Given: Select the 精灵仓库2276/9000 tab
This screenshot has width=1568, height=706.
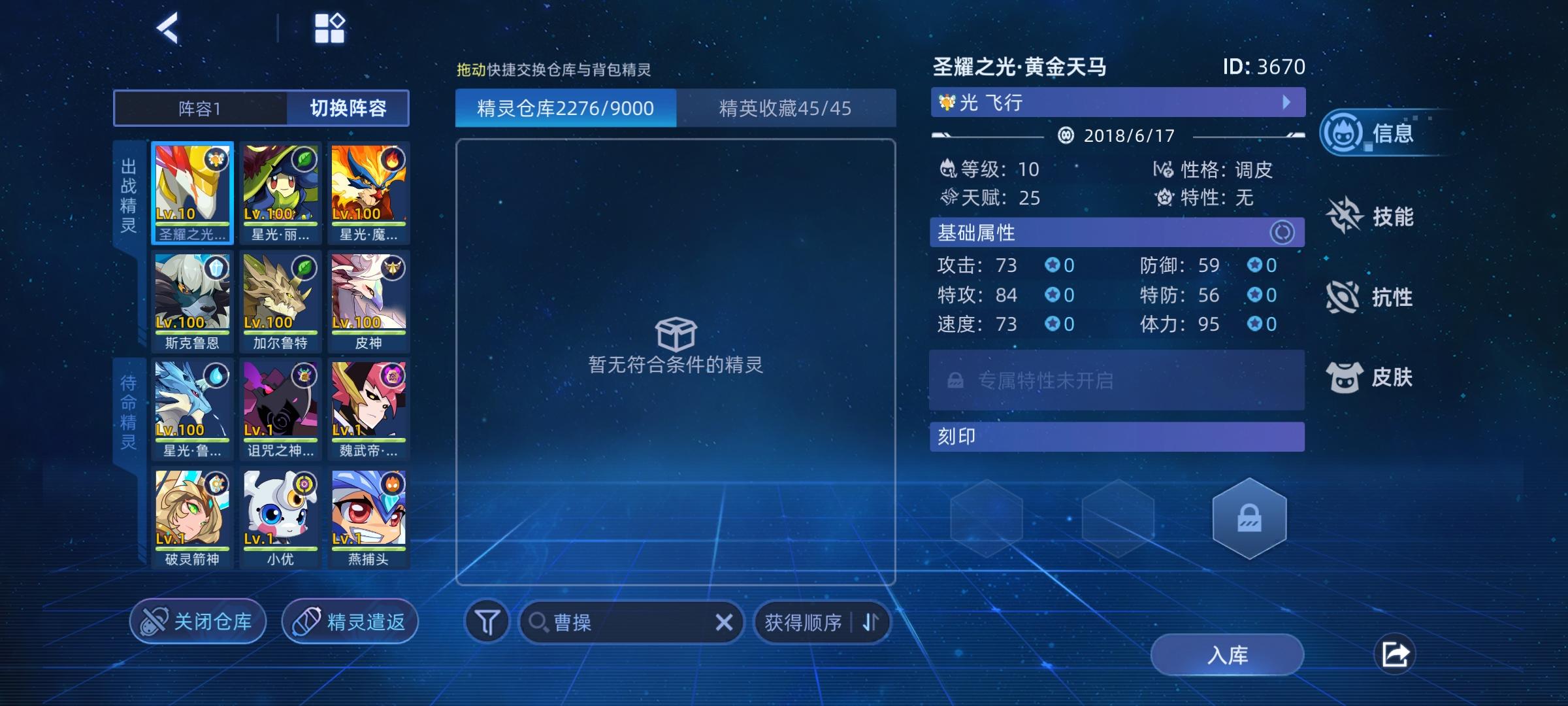Looking at the screenshot, I should (565, 109).
